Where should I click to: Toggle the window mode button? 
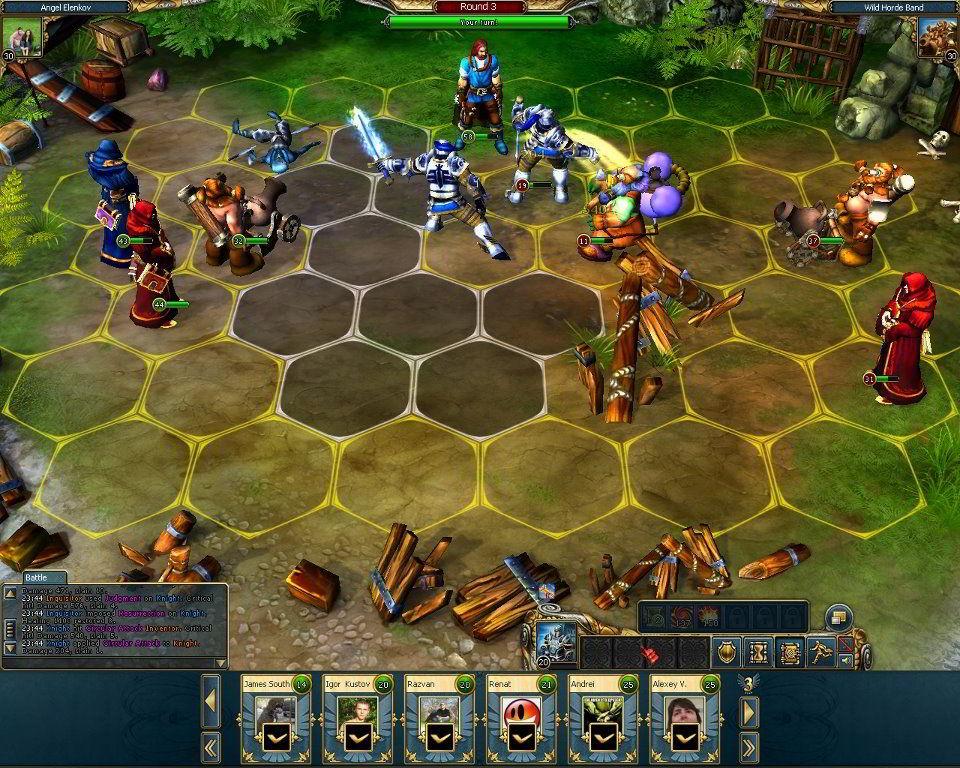838,617
